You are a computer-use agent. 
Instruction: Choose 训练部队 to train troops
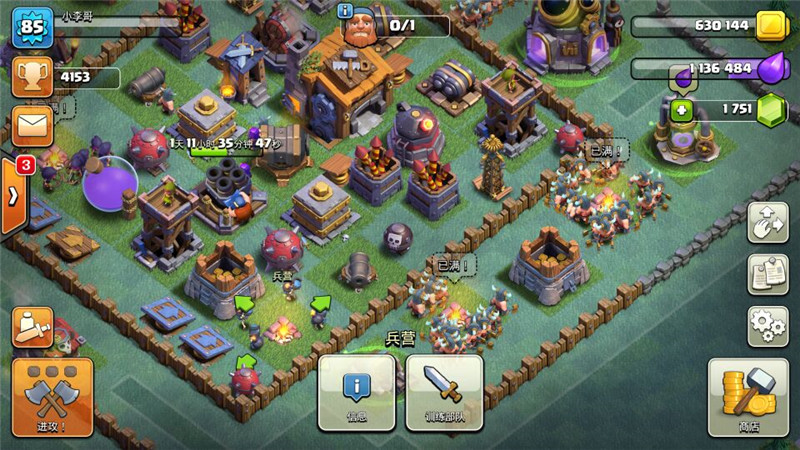[x=443, y=392]
